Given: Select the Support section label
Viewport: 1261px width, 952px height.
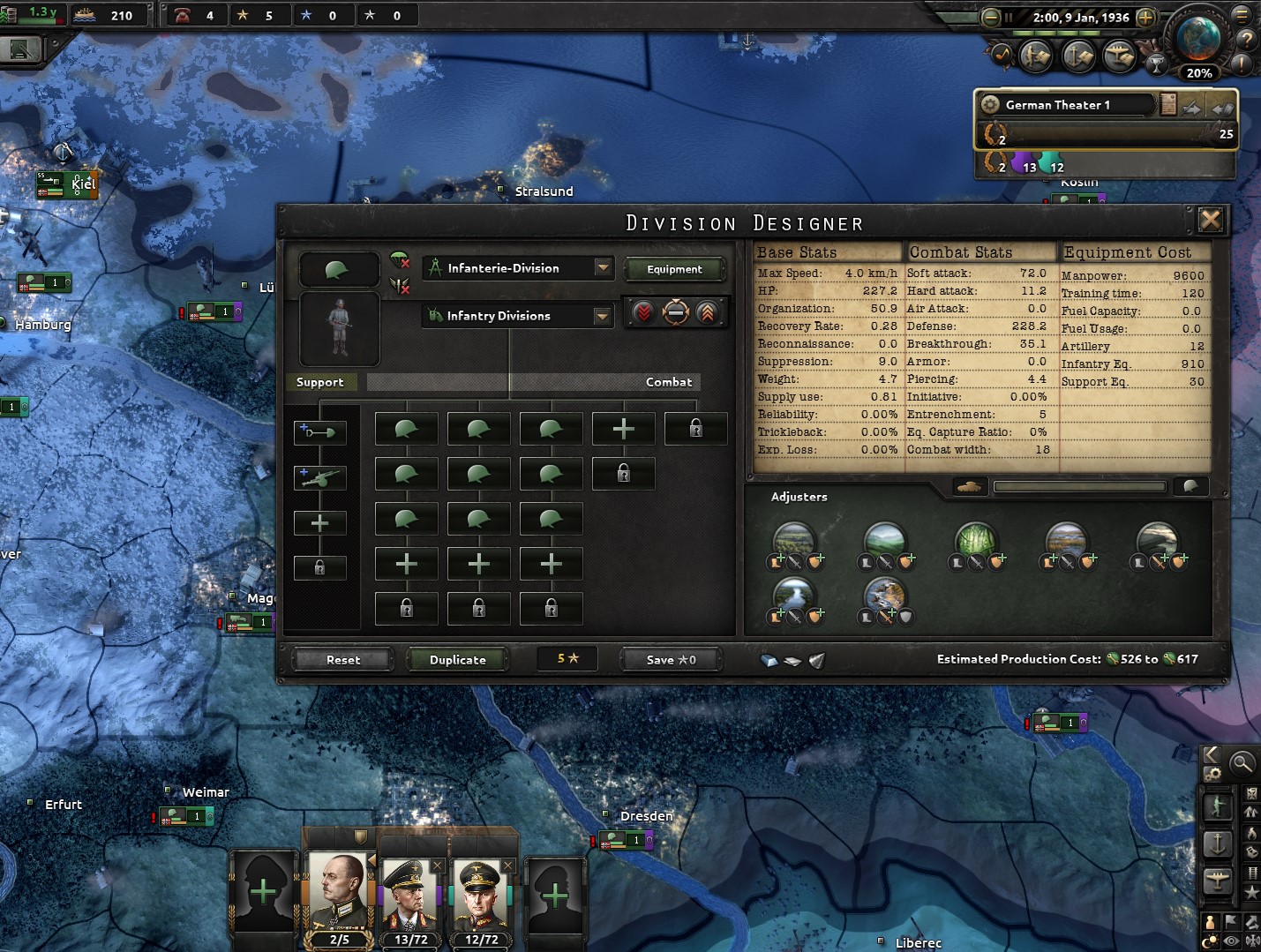Looking at the screenshot, I should coord(321,381).
